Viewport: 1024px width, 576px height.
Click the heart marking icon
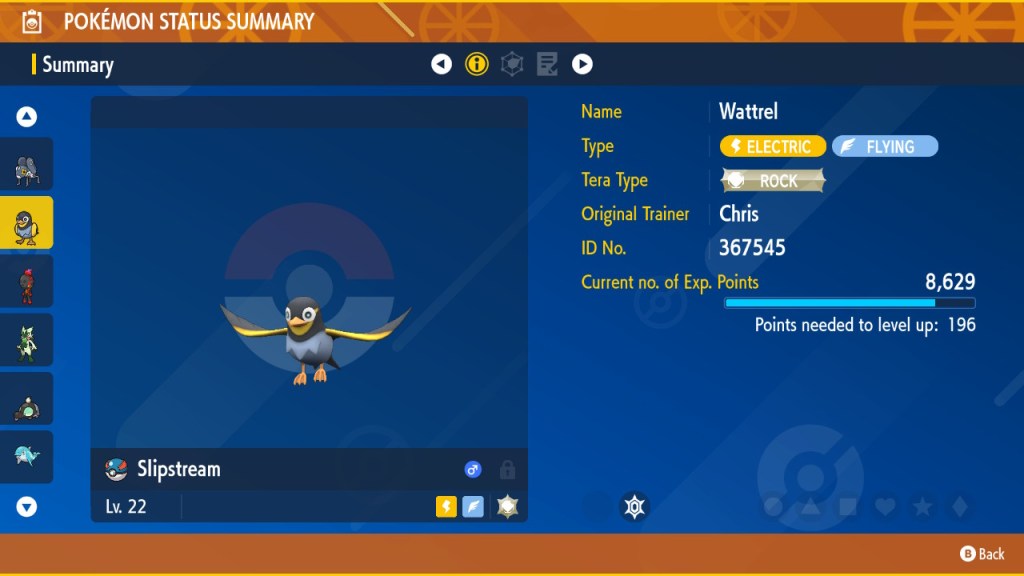click(885, 507)
